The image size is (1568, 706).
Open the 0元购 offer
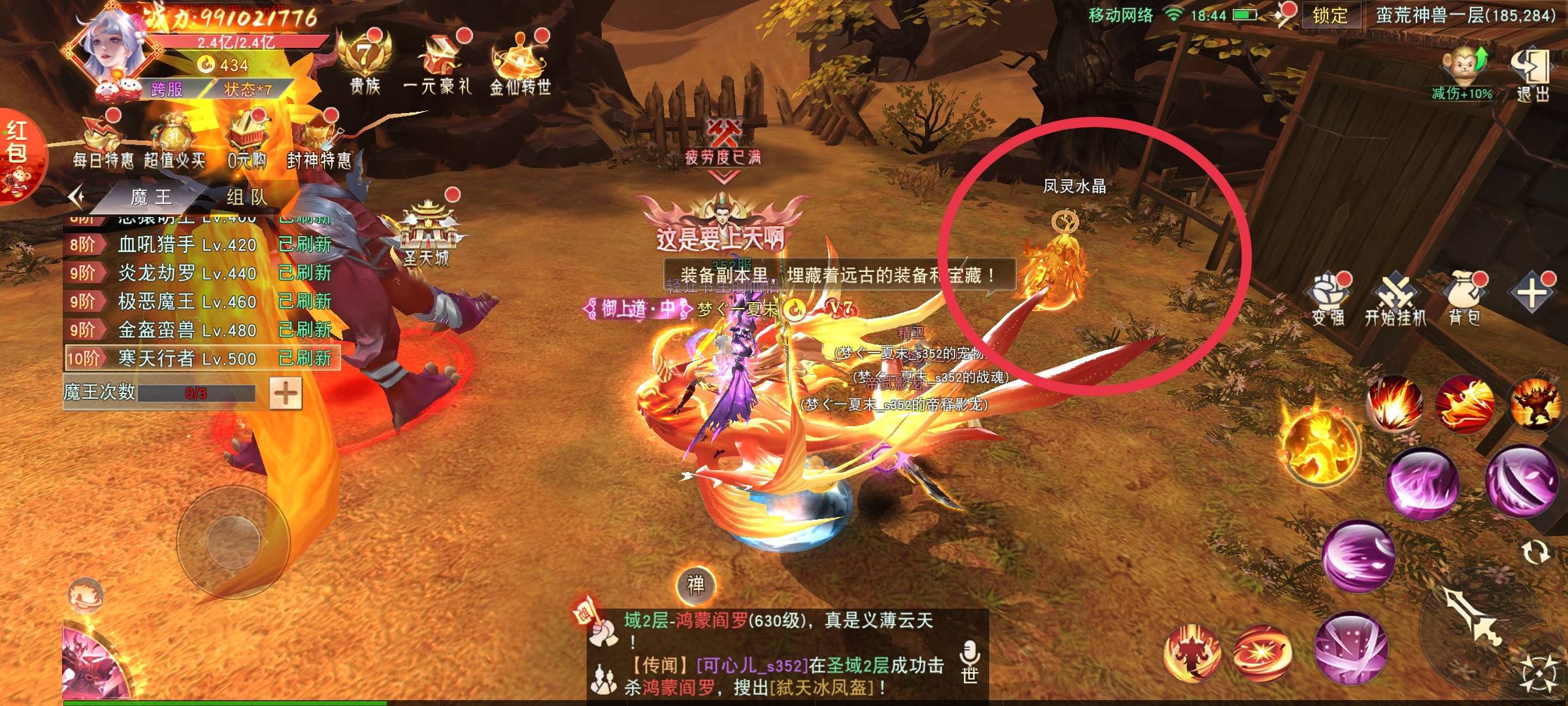(x=247, y=142)
